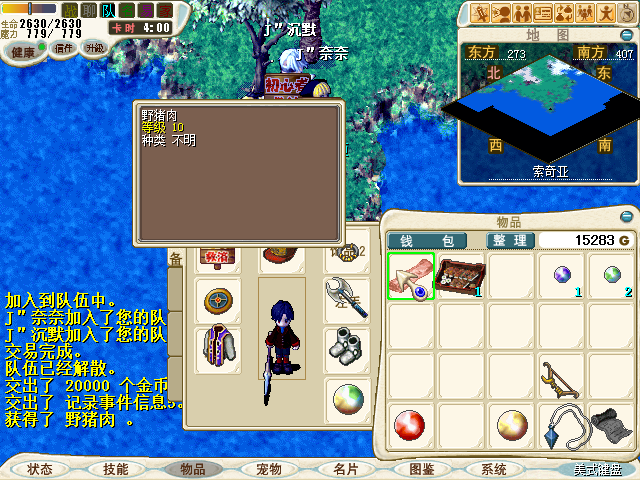Select the 物品 items tab

coord(192,468)
